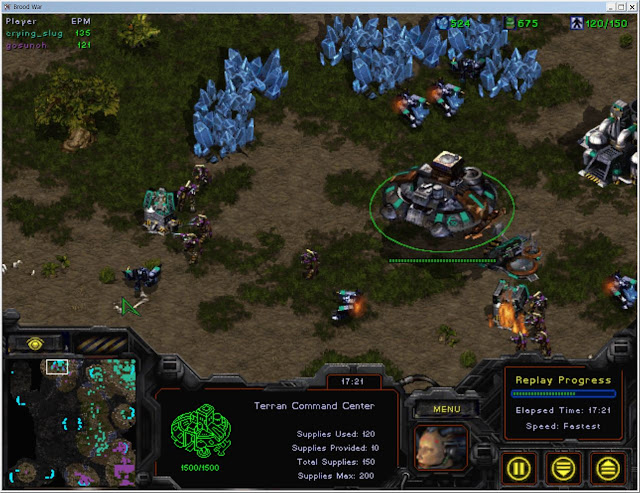
Task: Click a location on the minimap
Action: coord(80,420)
